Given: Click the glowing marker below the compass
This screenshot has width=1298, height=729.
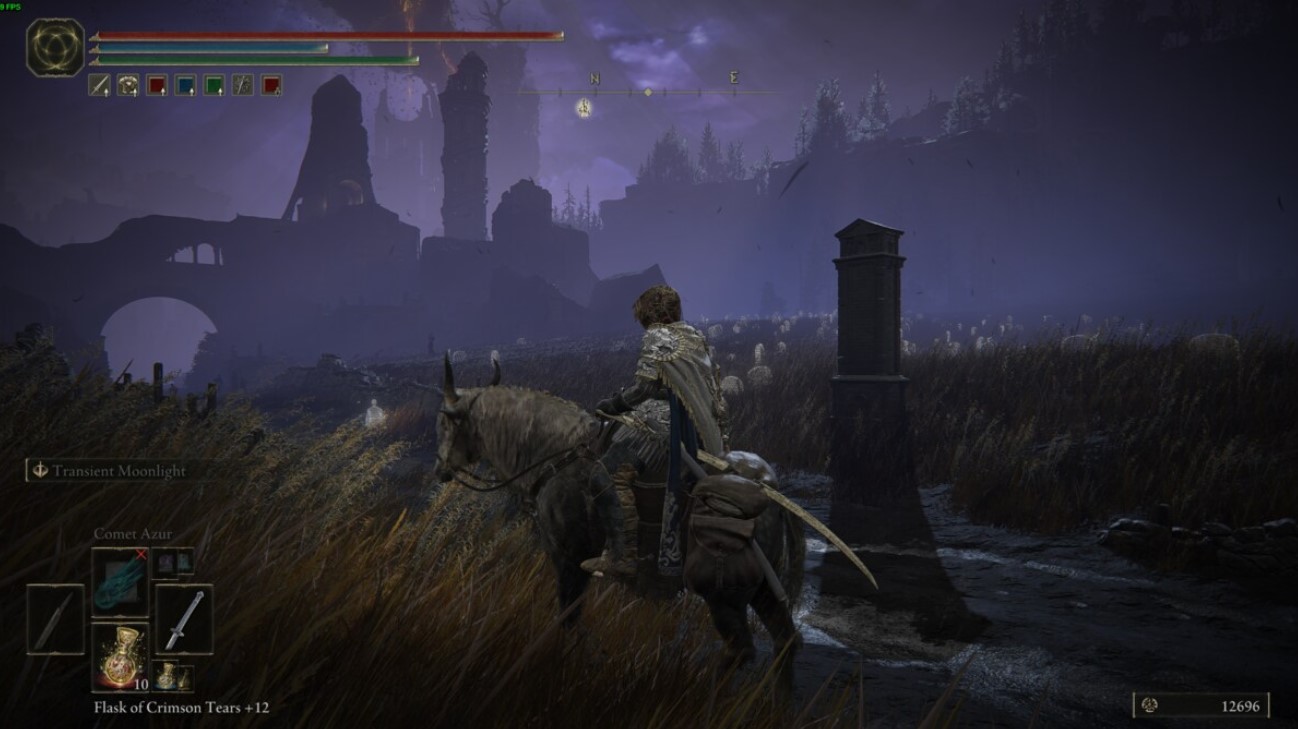Looking at the screenshot, I should pyautogui.click(x=584, y=108).
